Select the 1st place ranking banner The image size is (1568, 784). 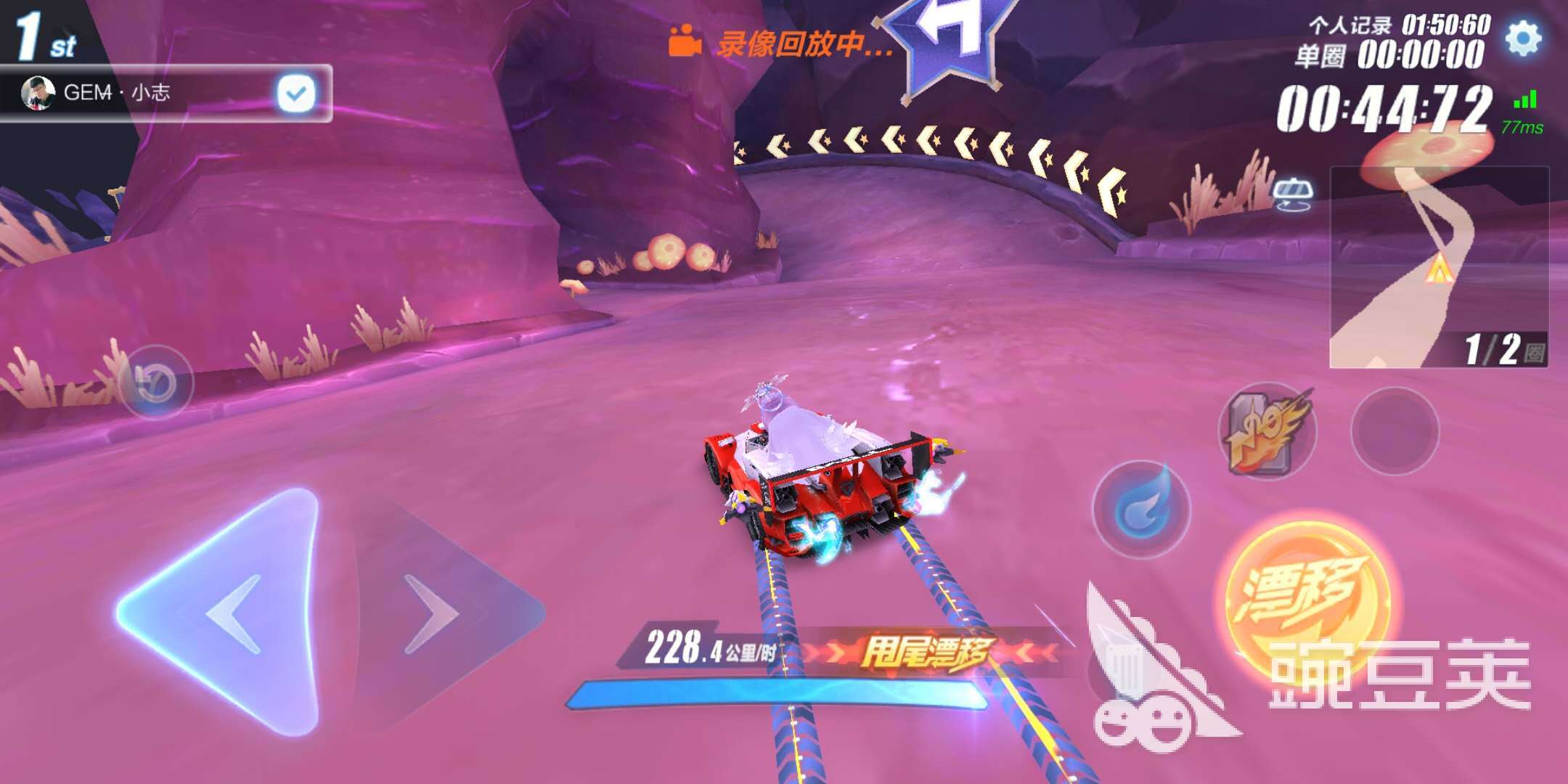point(40,33)
